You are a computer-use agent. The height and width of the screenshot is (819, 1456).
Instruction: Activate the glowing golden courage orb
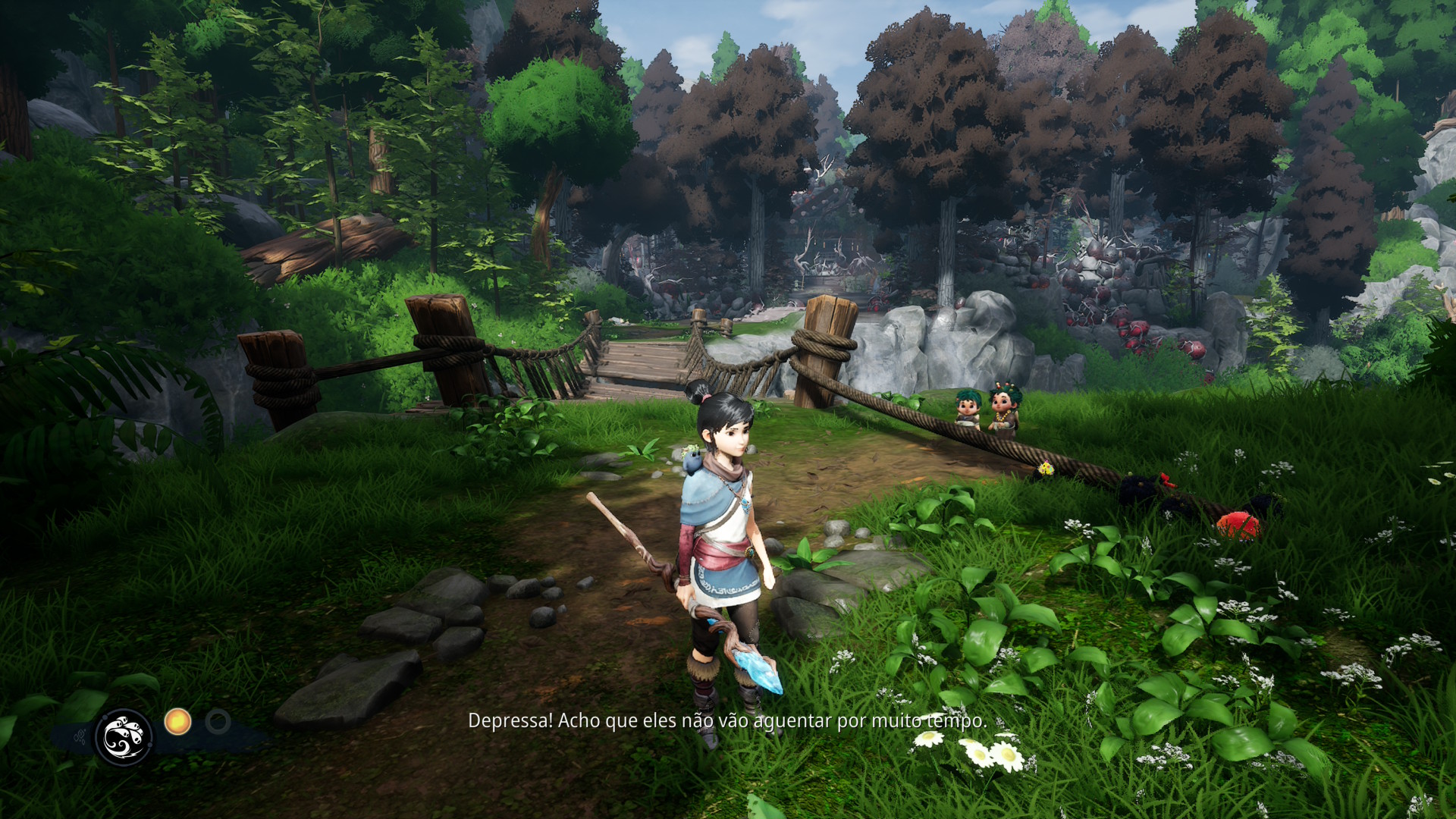(x=177, y=721)
